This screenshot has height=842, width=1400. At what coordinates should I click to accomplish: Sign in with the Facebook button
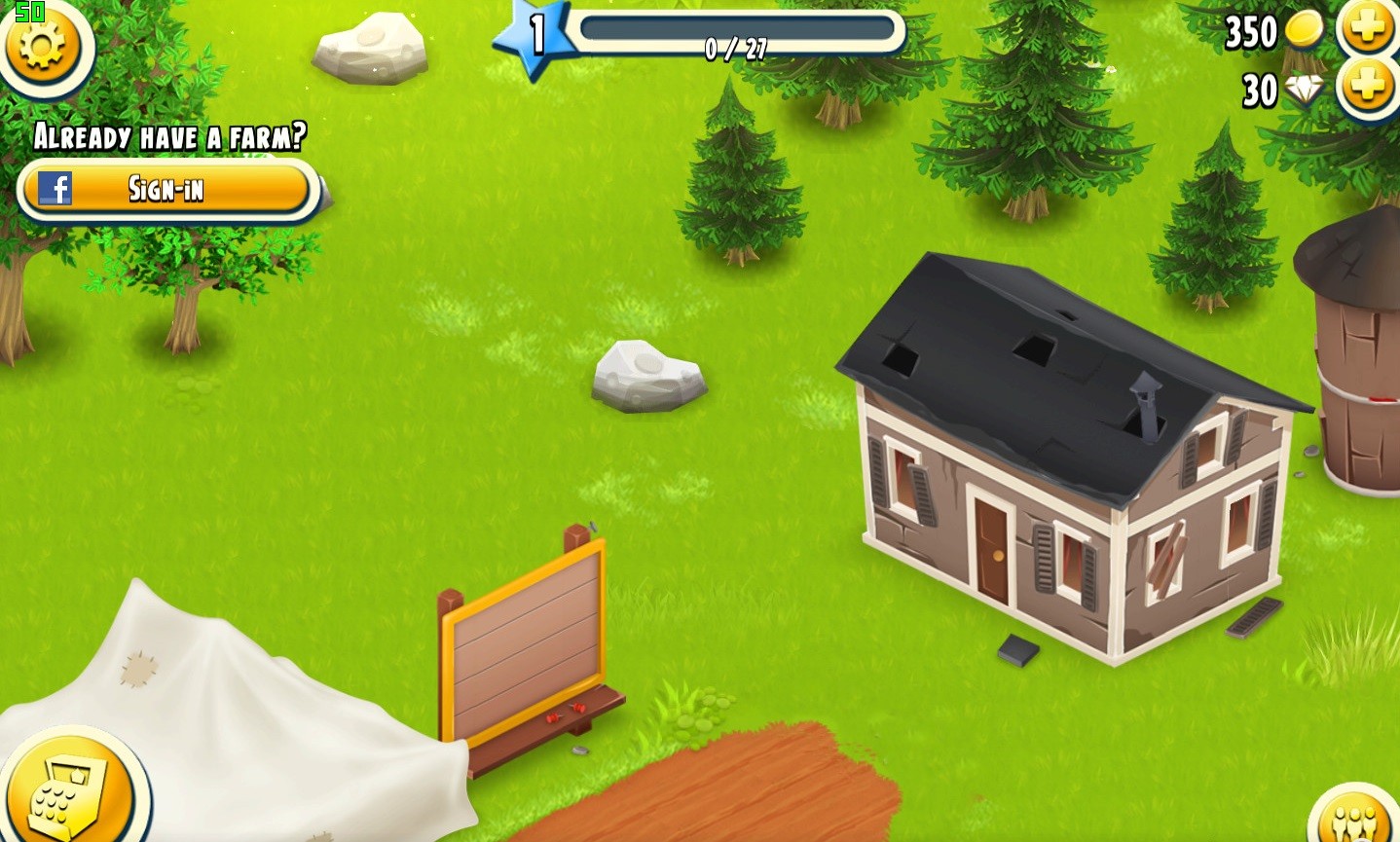(x=167, y=188)
